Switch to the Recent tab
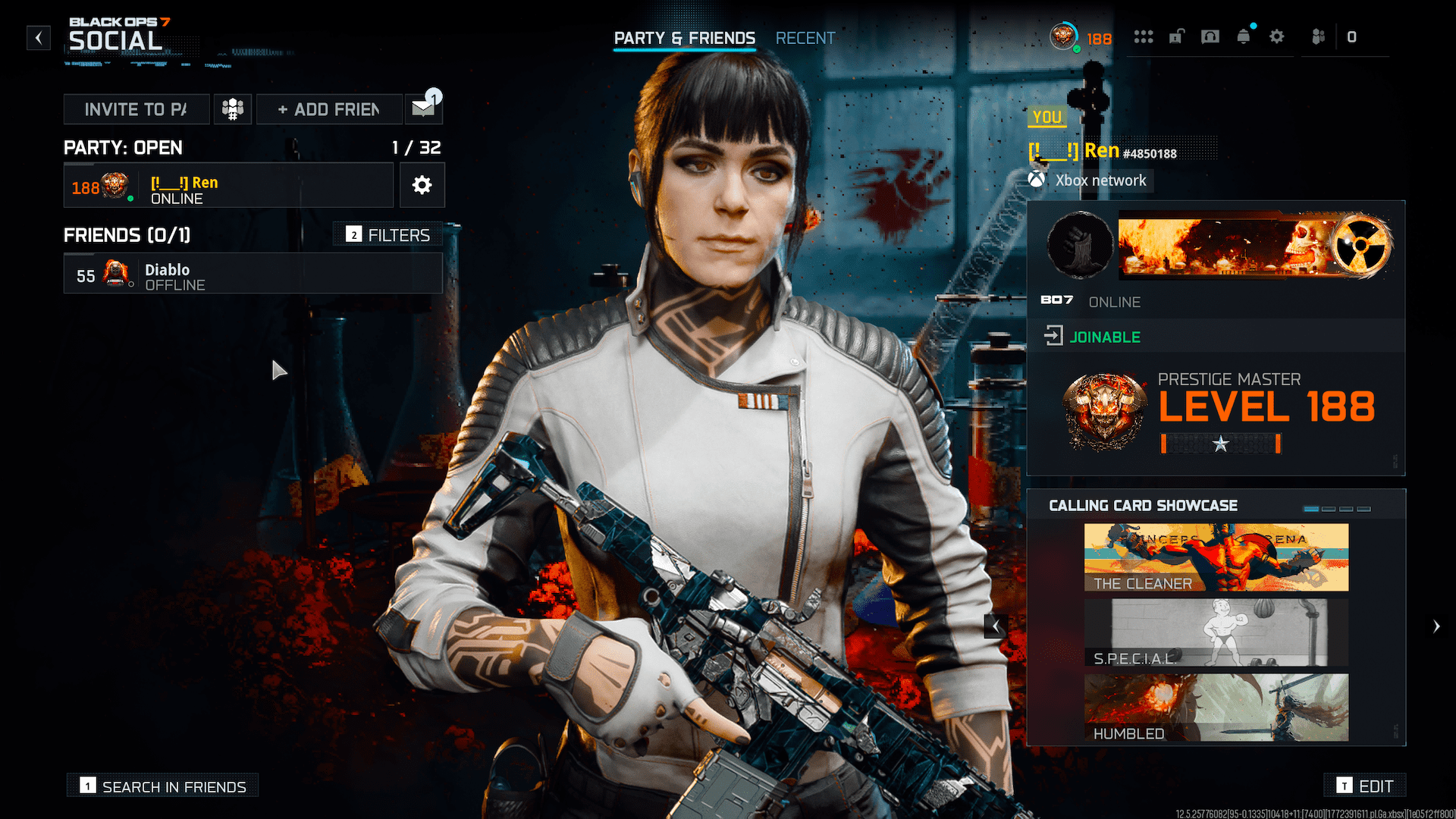Screen dimensions: 1456x819 (x=805, y=38)
